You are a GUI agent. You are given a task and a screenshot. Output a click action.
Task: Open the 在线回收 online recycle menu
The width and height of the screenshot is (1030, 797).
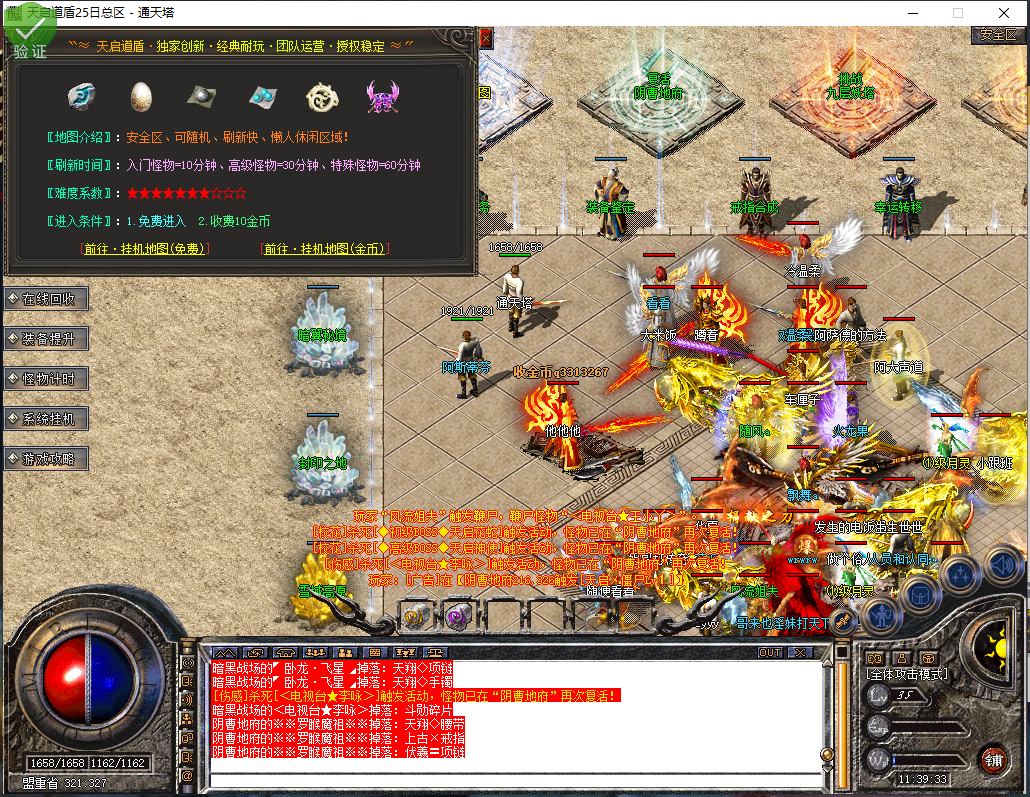pos(47,299)
